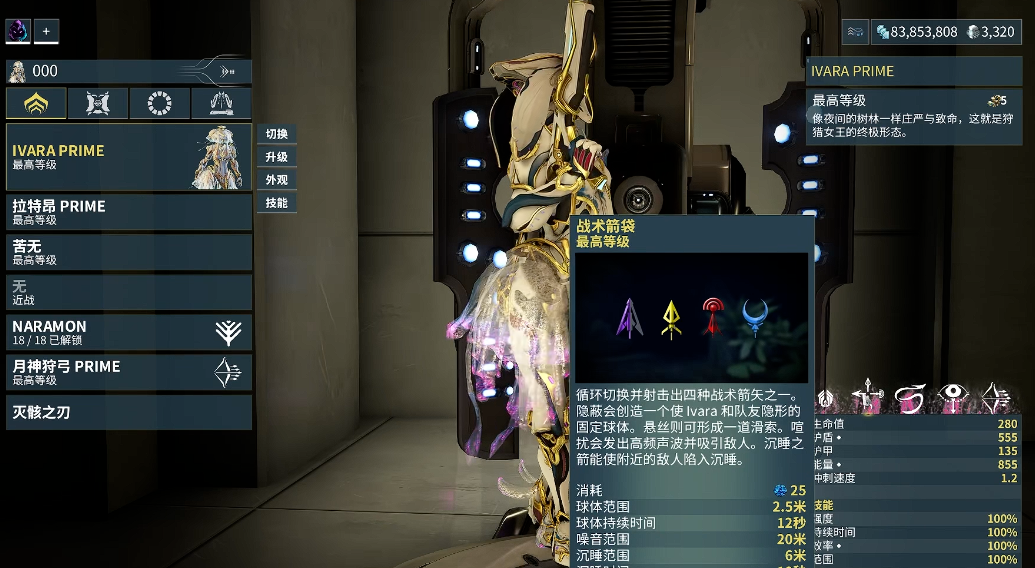1035x568 pixels.
Task: Switch to the dashed-ring icon tab
Action: point(160,103)
